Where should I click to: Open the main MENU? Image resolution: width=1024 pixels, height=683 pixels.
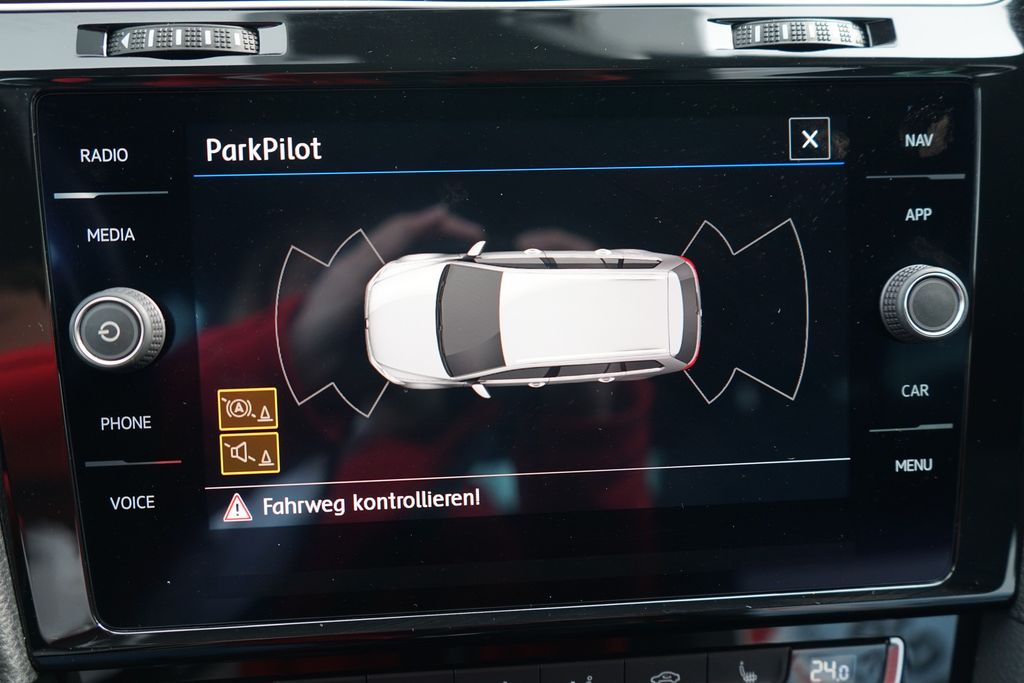(x=913, y=465)
